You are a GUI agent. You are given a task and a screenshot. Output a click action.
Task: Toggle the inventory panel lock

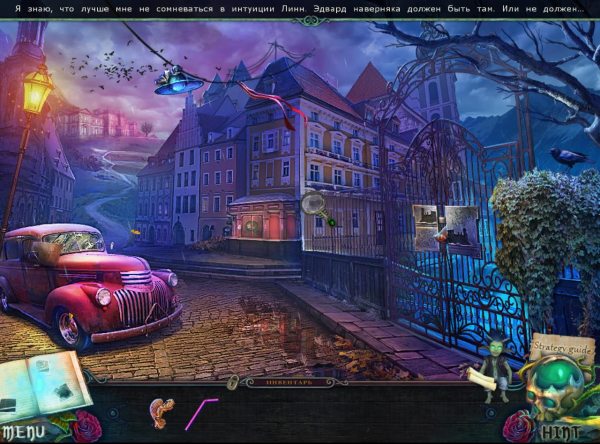click(x=233, y=382)
